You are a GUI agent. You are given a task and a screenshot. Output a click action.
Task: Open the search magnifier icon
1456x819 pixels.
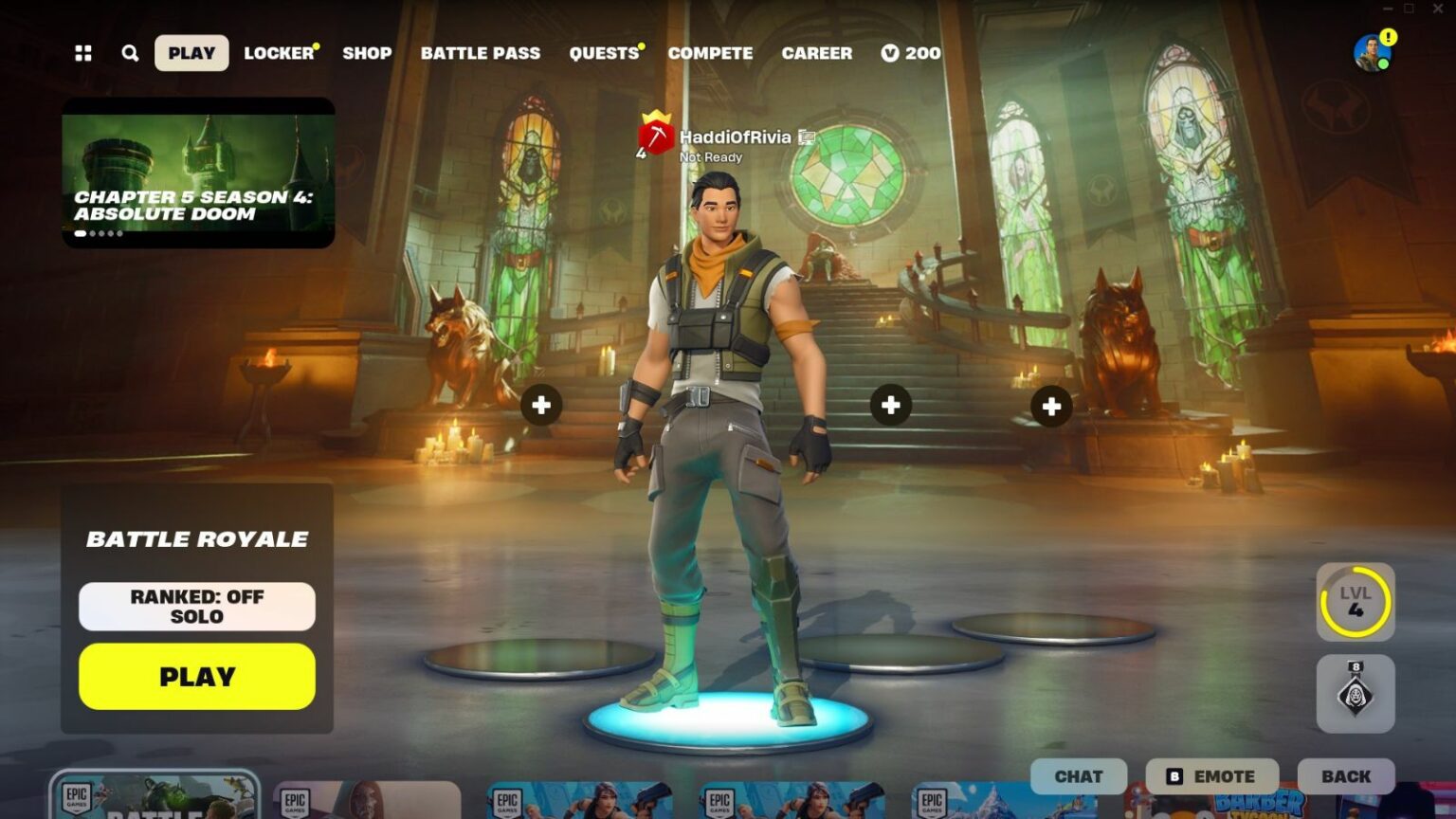point(130,53)
